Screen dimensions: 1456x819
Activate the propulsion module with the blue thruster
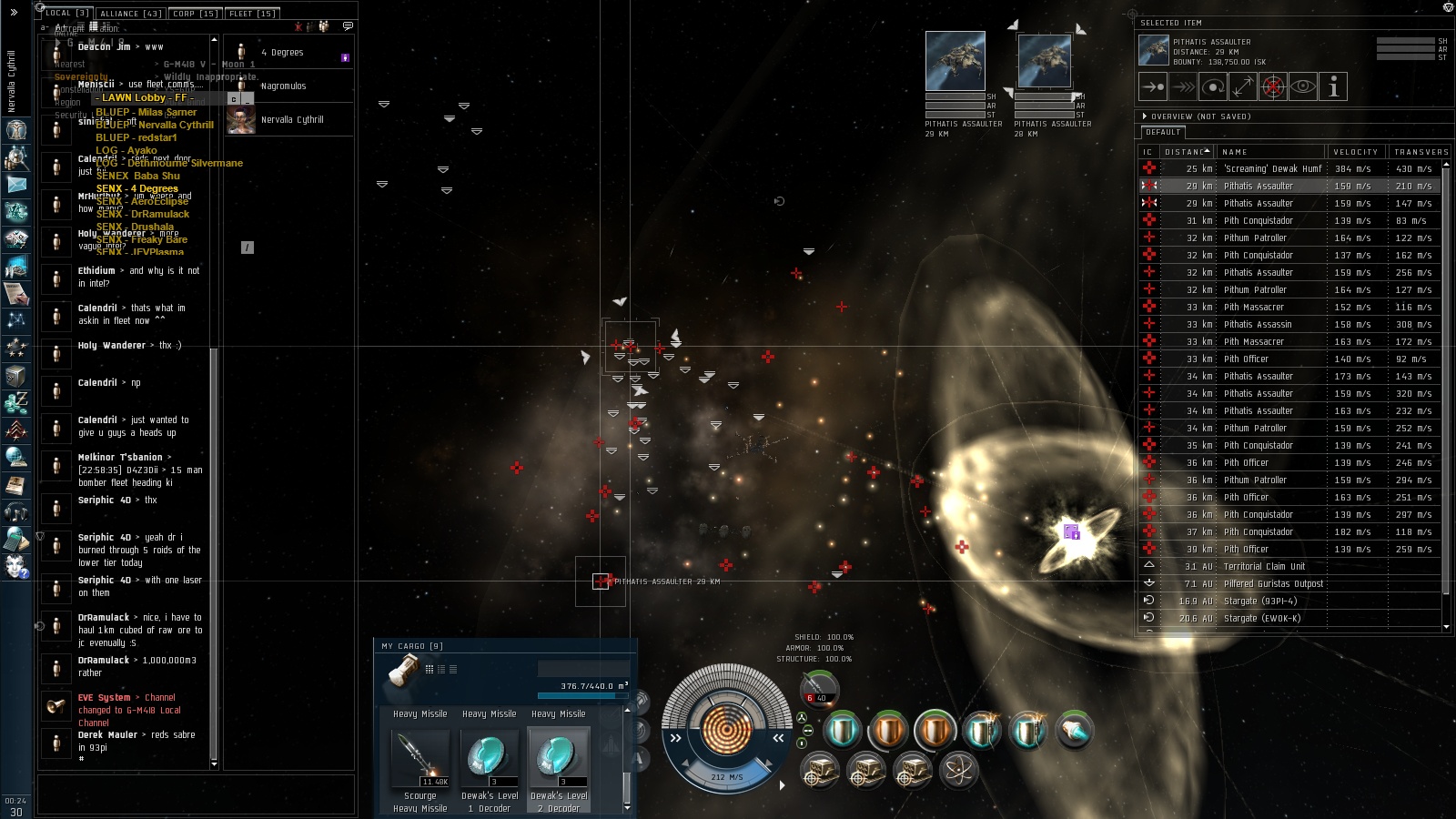click(x=1074, y=731)
